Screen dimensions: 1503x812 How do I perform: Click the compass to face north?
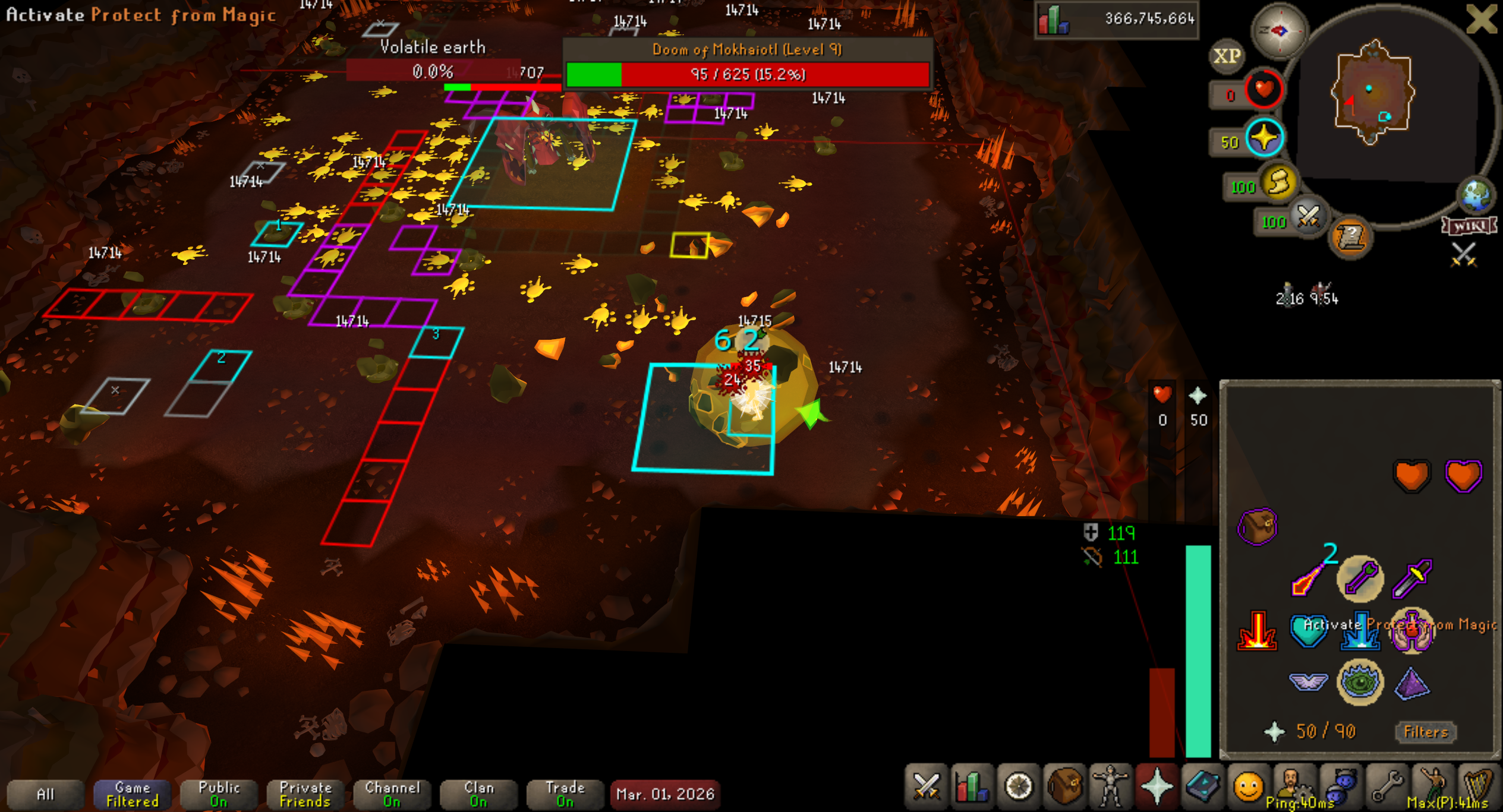1280,30
